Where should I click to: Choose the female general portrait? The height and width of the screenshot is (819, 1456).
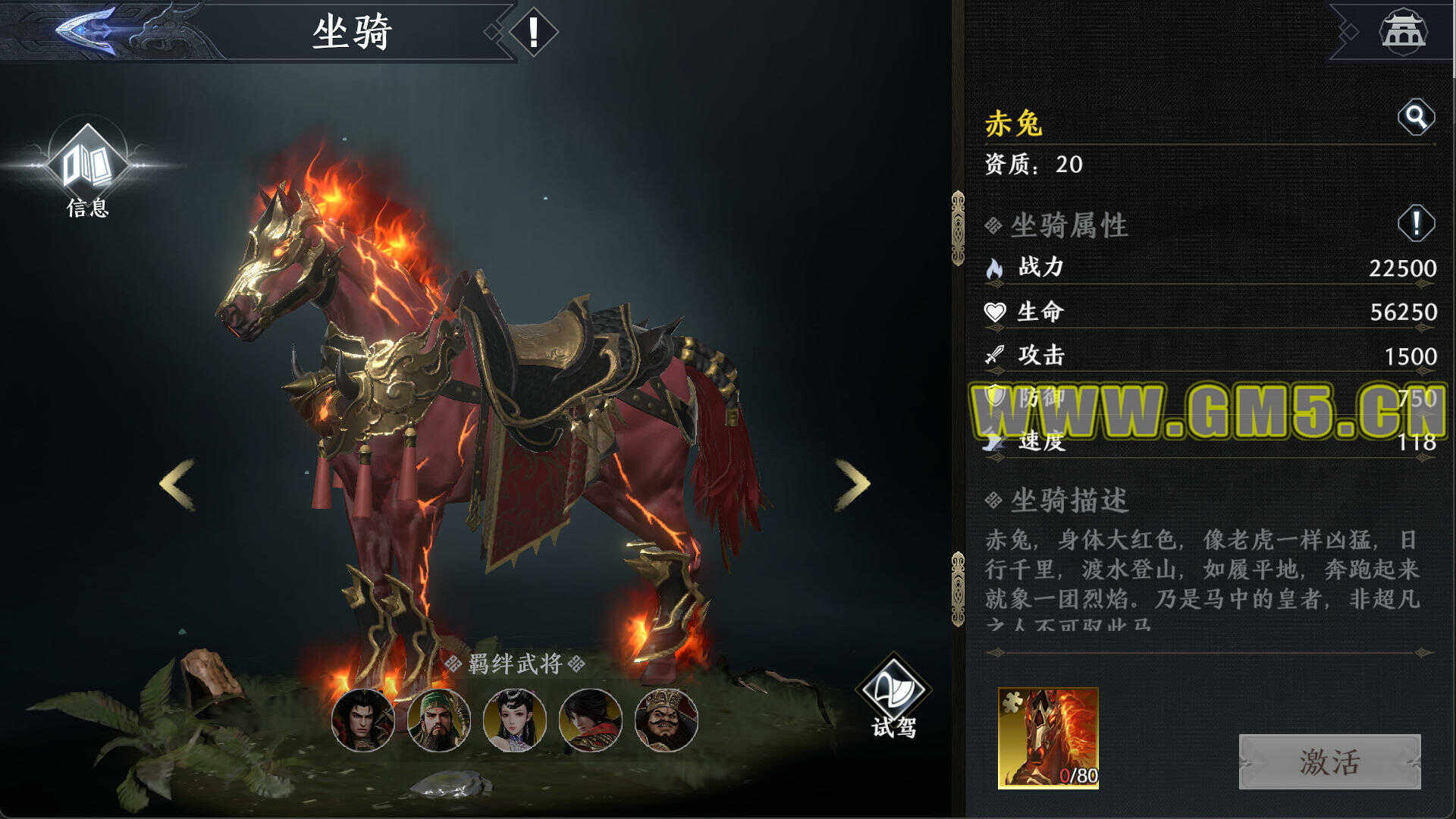[x=514, y=720]
